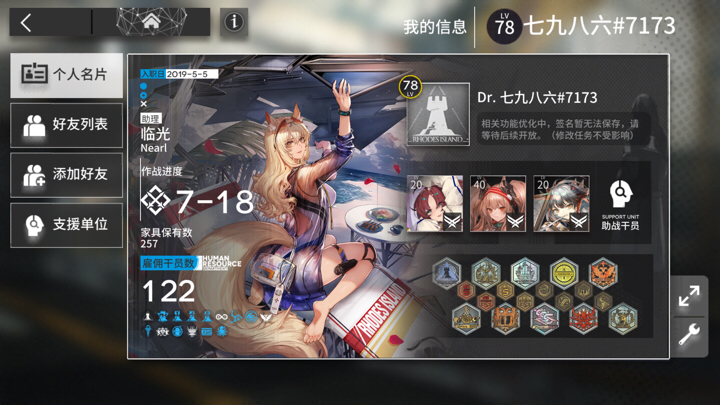The height and width of the screenshot is (405, 720).
Task: Open the info help icon
Action: pyautogui.click(x=234, y=22)
